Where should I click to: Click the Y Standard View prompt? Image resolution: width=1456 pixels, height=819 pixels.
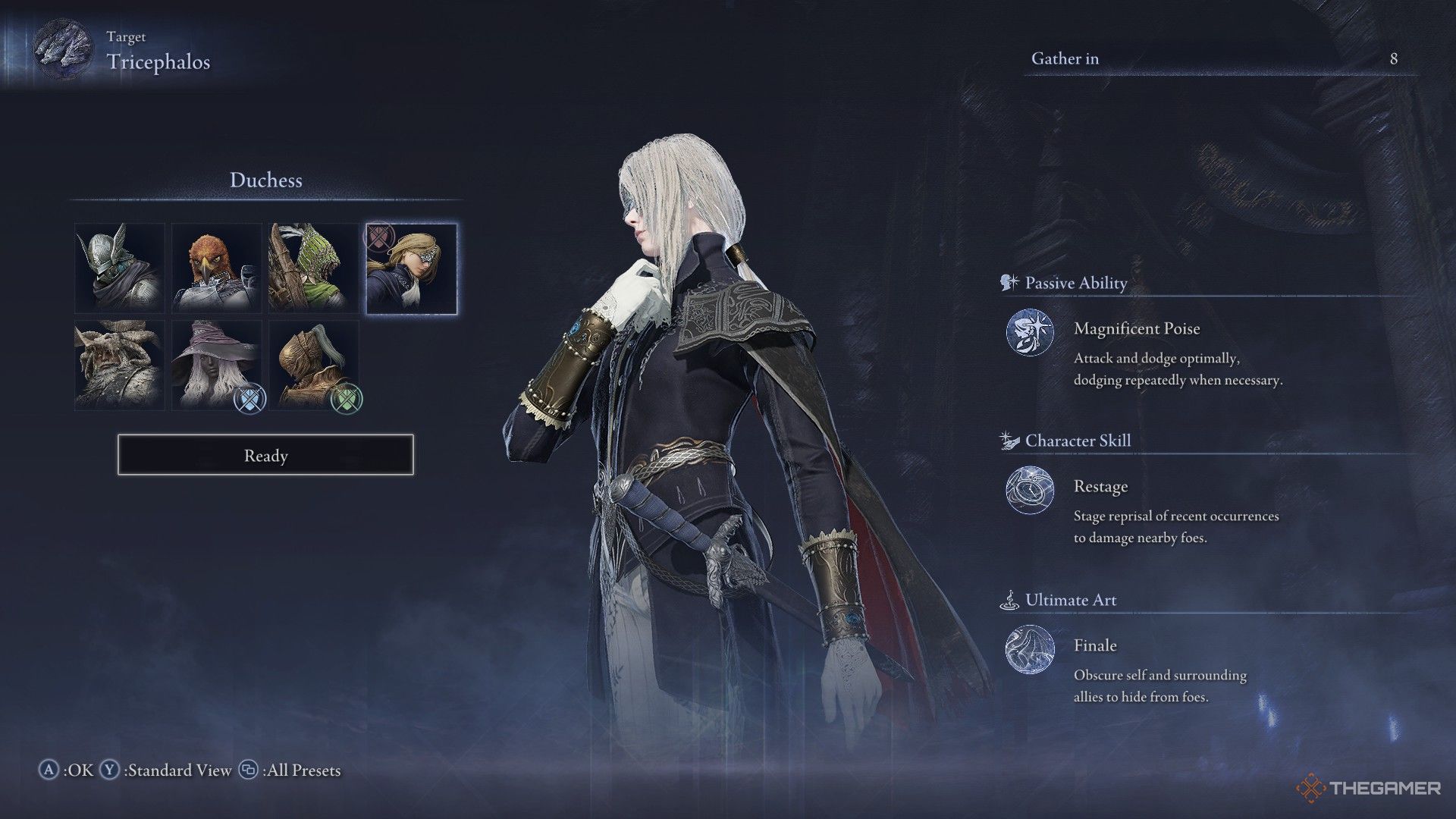pyautogui.click(x=165, y=770)
